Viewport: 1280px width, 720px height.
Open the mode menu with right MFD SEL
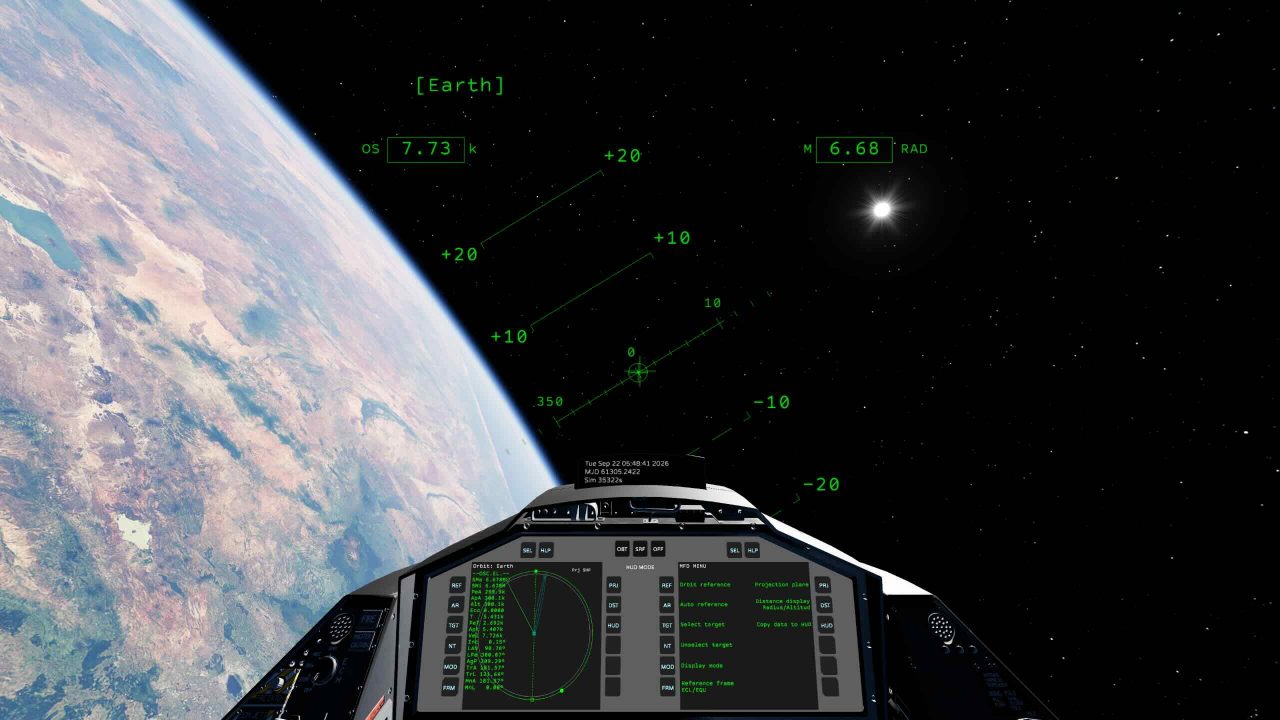(x=734, y=549)
